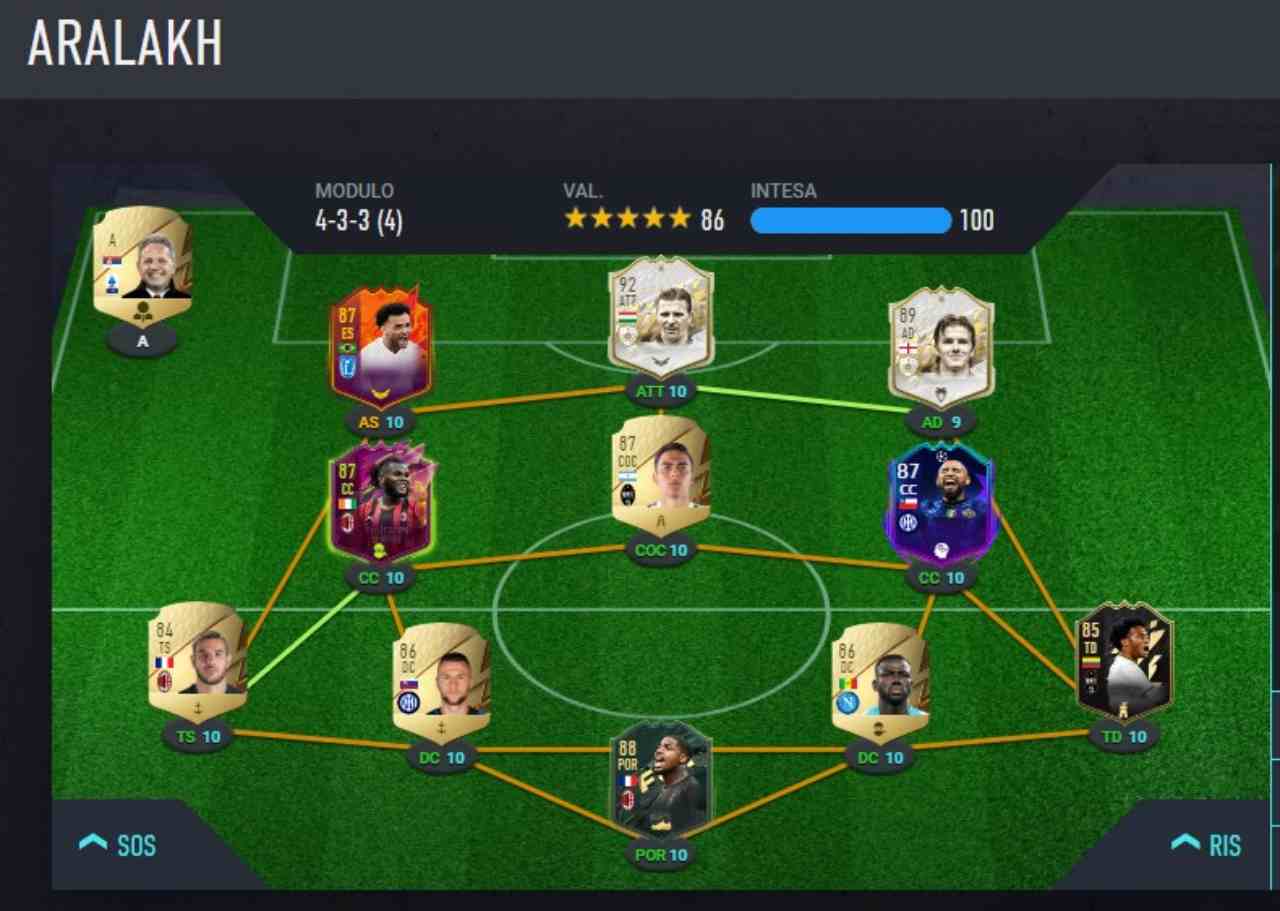
Task: Open the manager card
Action: click(142, 265)
